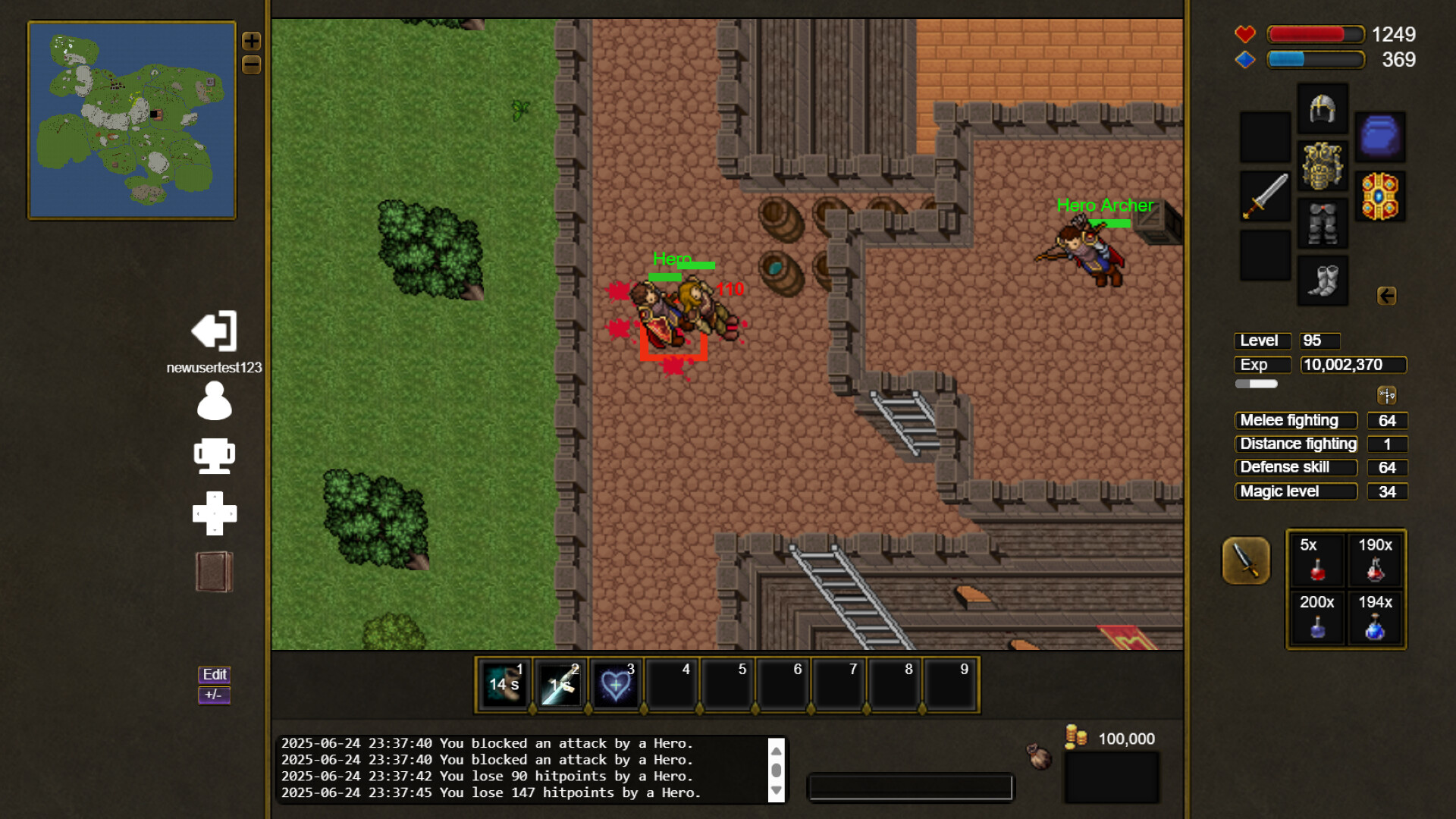Screen dimensions: 1456x819
Task: Click the chat message input field
Action: click(910, 788)
